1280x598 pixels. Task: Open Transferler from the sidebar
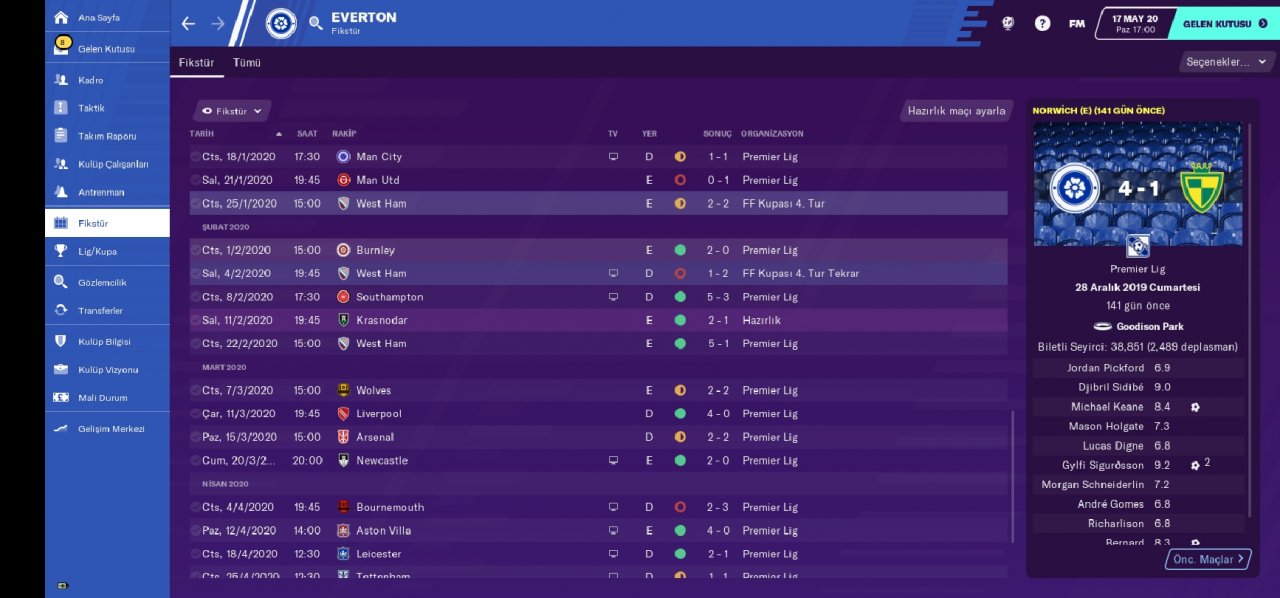[101, 311]
